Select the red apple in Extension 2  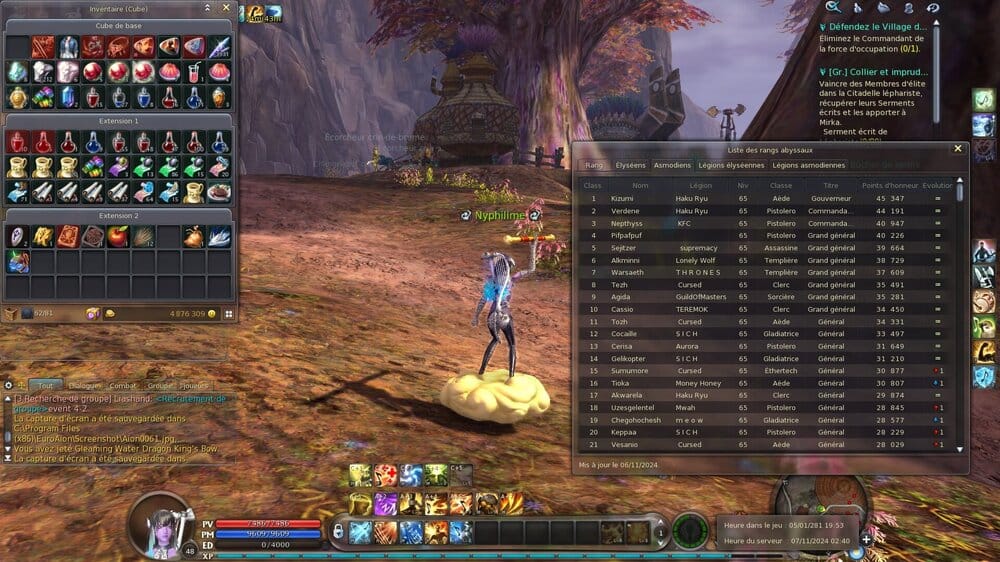click(x=119, y=236)
